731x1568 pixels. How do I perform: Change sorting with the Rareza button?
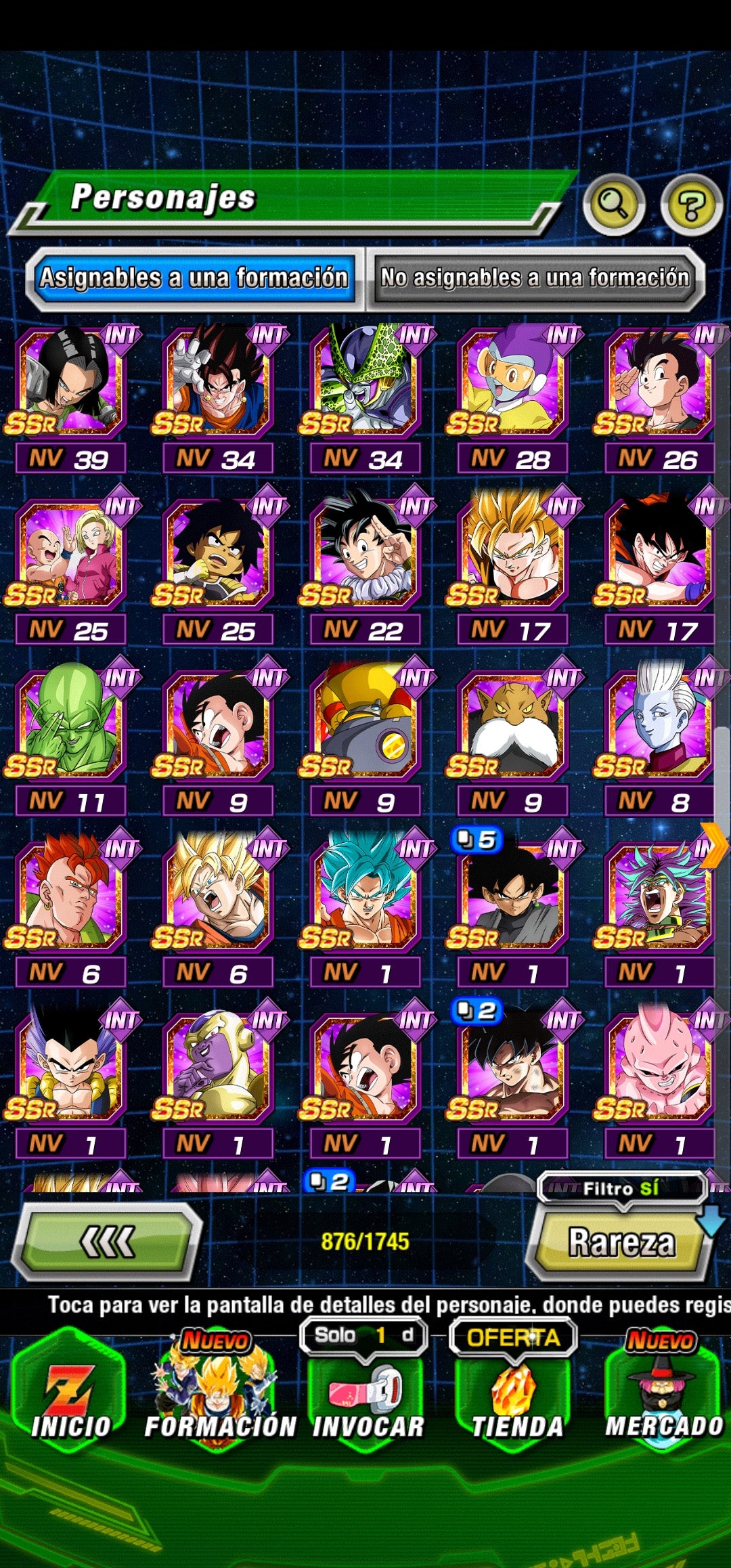pyautogui.click(x=621, y=1243)
